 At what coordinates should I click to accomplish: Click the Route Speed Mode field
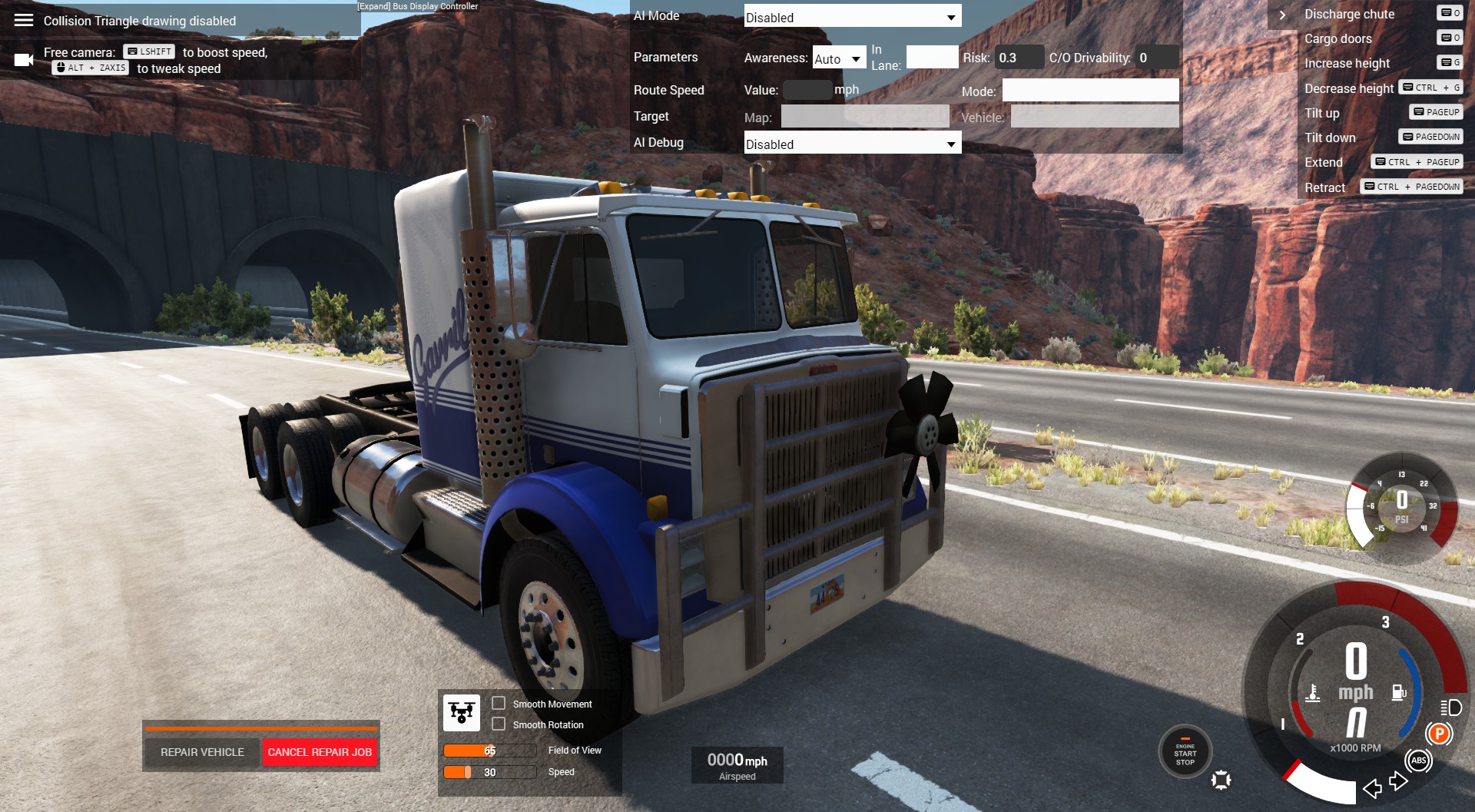point(1089,91)
